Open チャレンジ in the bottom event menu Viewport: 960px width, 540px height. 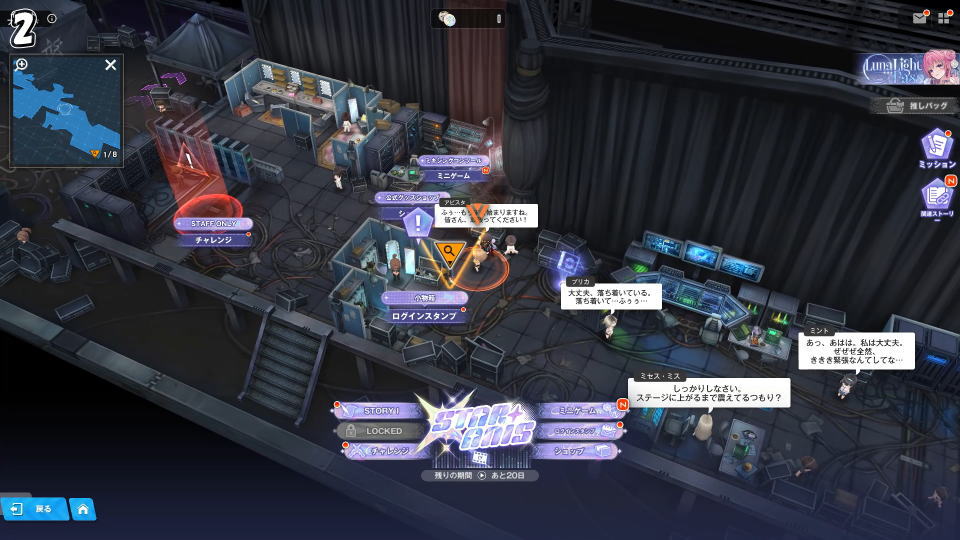pos(385,451)
